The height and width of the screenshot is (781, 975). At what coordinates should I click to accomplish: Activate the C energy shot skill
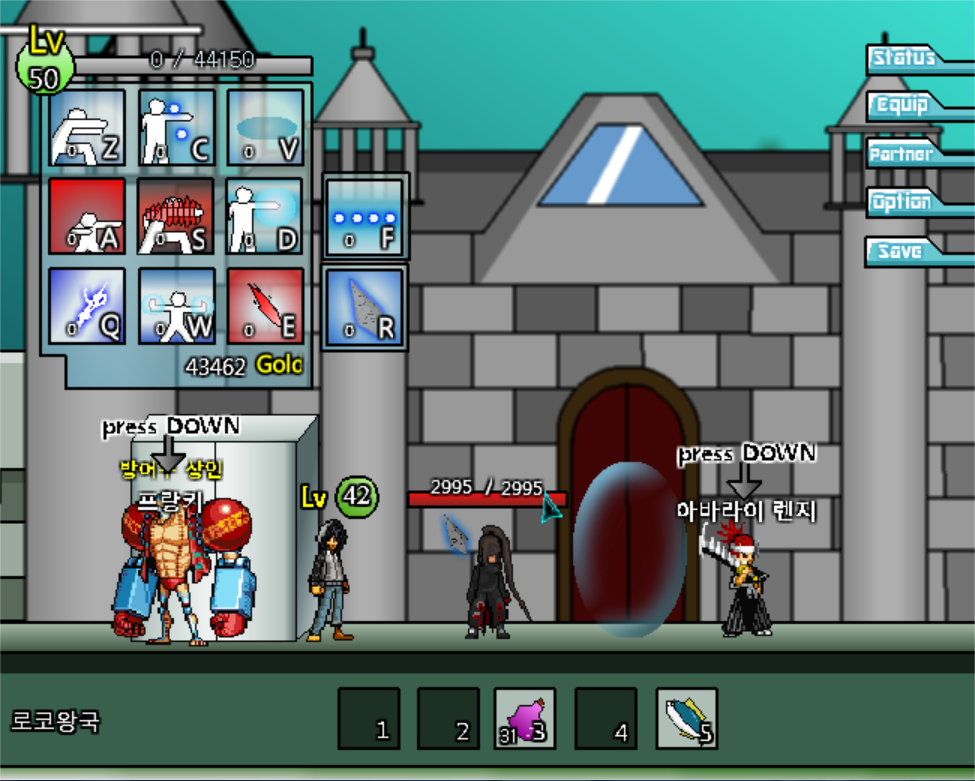[176, 128]
